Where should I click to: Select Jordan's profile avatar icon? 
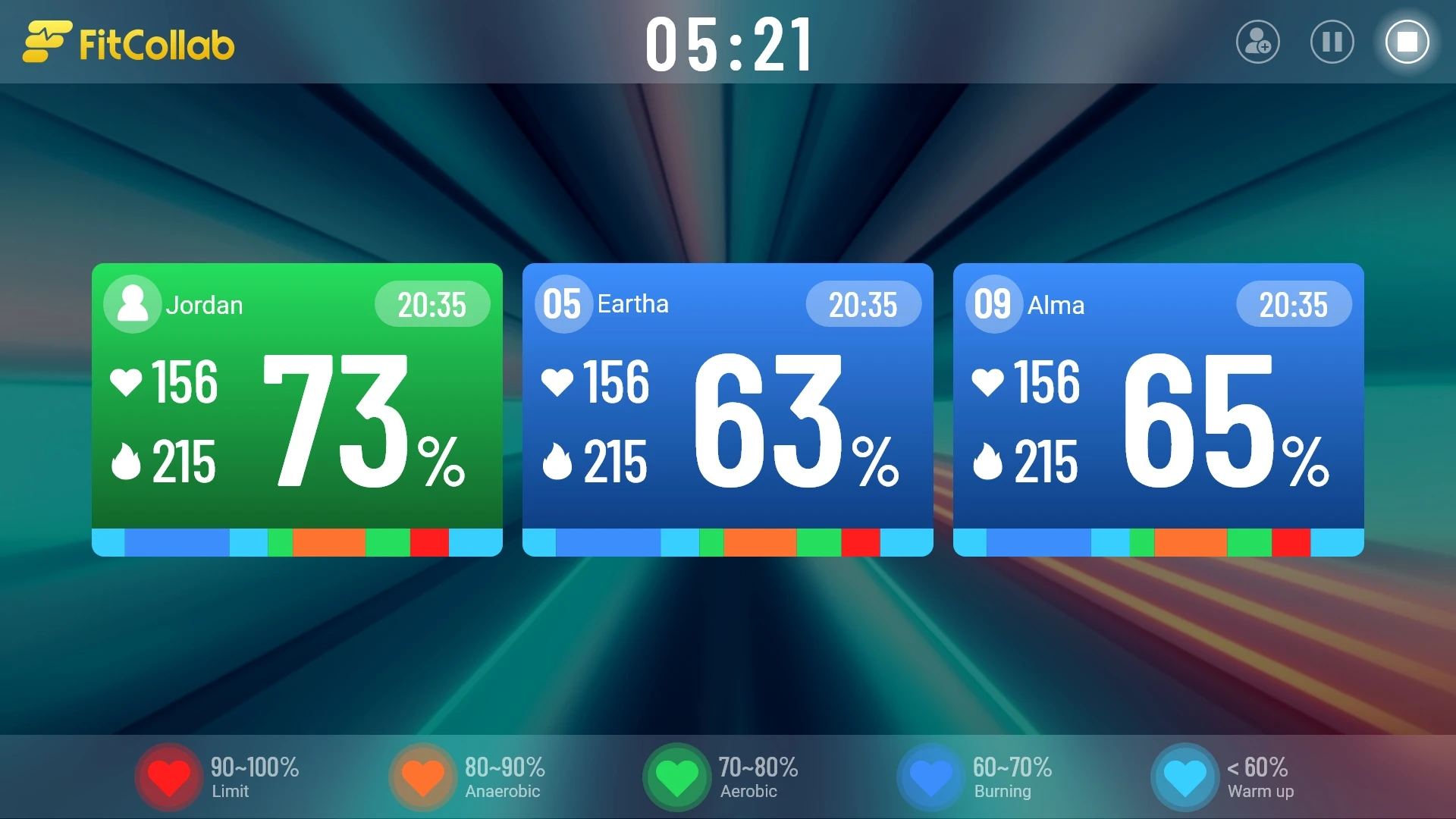(132, 304)
